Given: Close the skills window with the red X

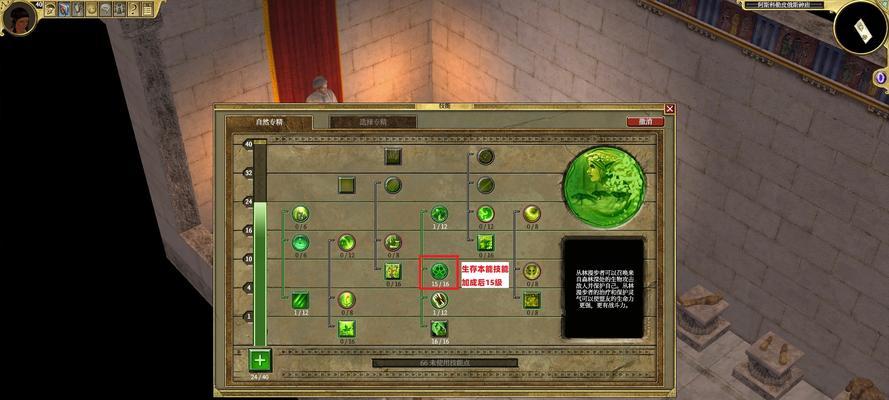Looking at the screenshot, I should pos(670,109).
